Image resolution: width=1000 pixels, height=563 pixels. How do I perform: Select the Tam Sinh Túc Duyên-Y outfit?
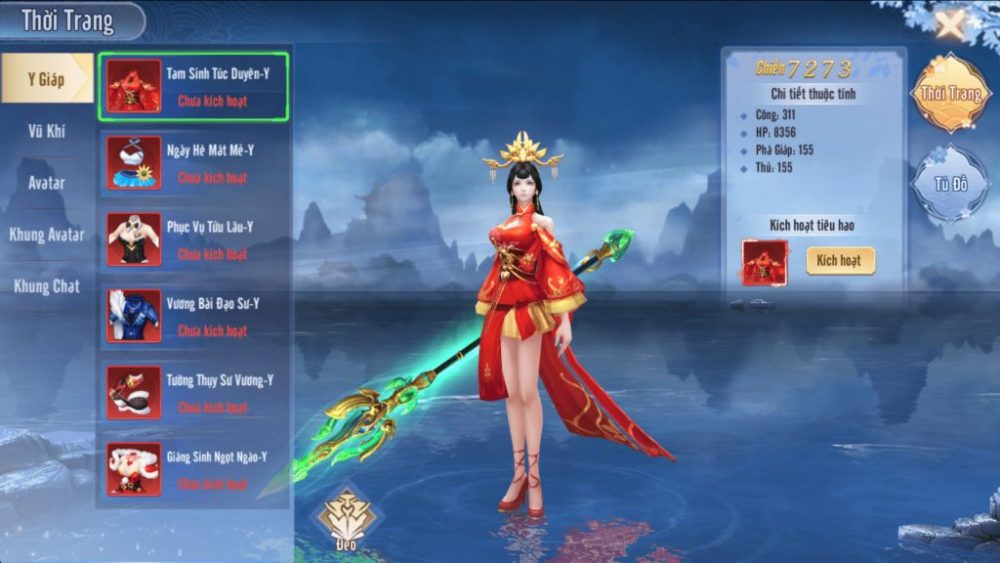193,87
